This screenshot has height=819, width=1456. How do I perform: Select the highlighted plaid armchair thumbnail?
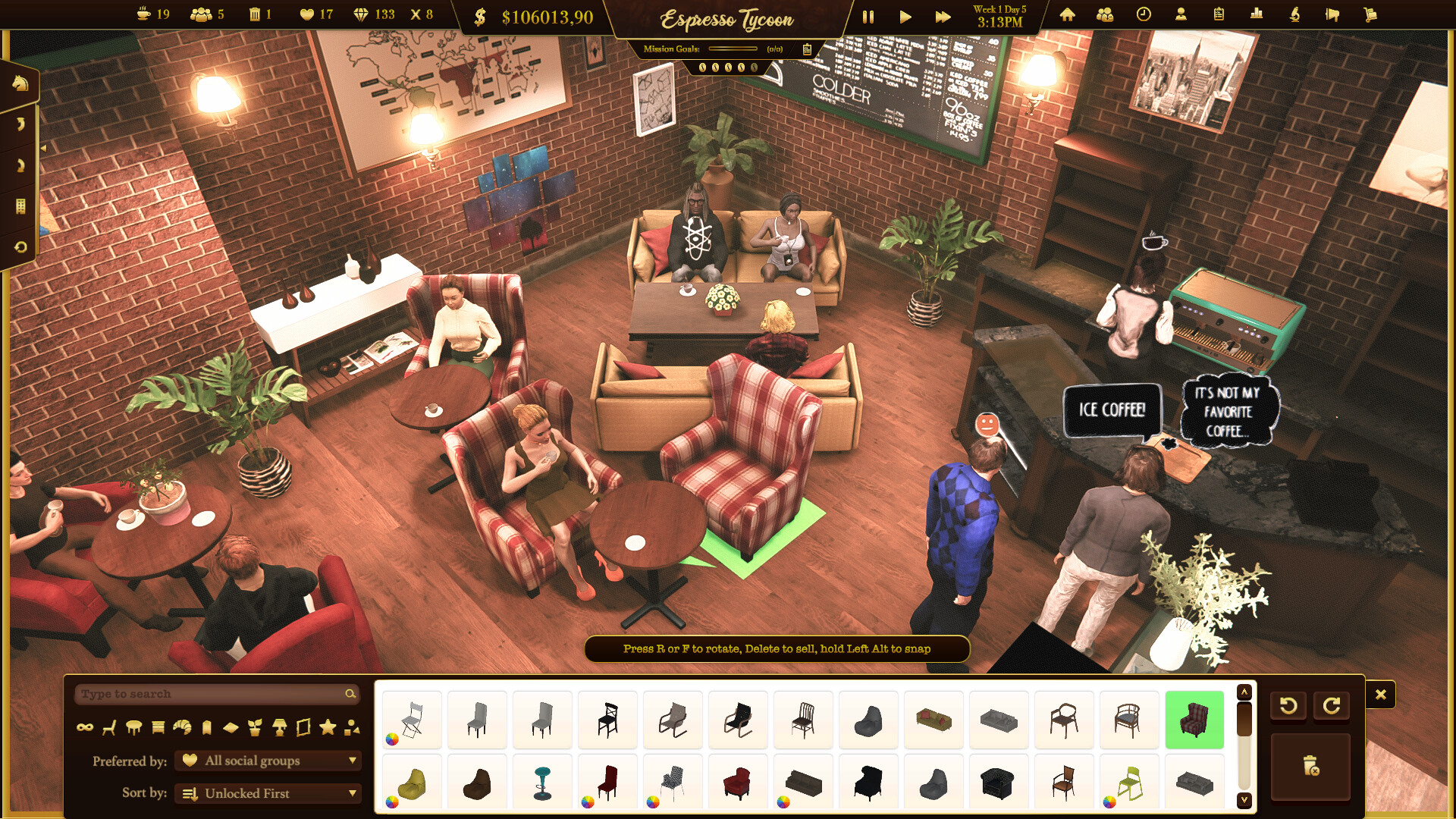[1194, 720]
